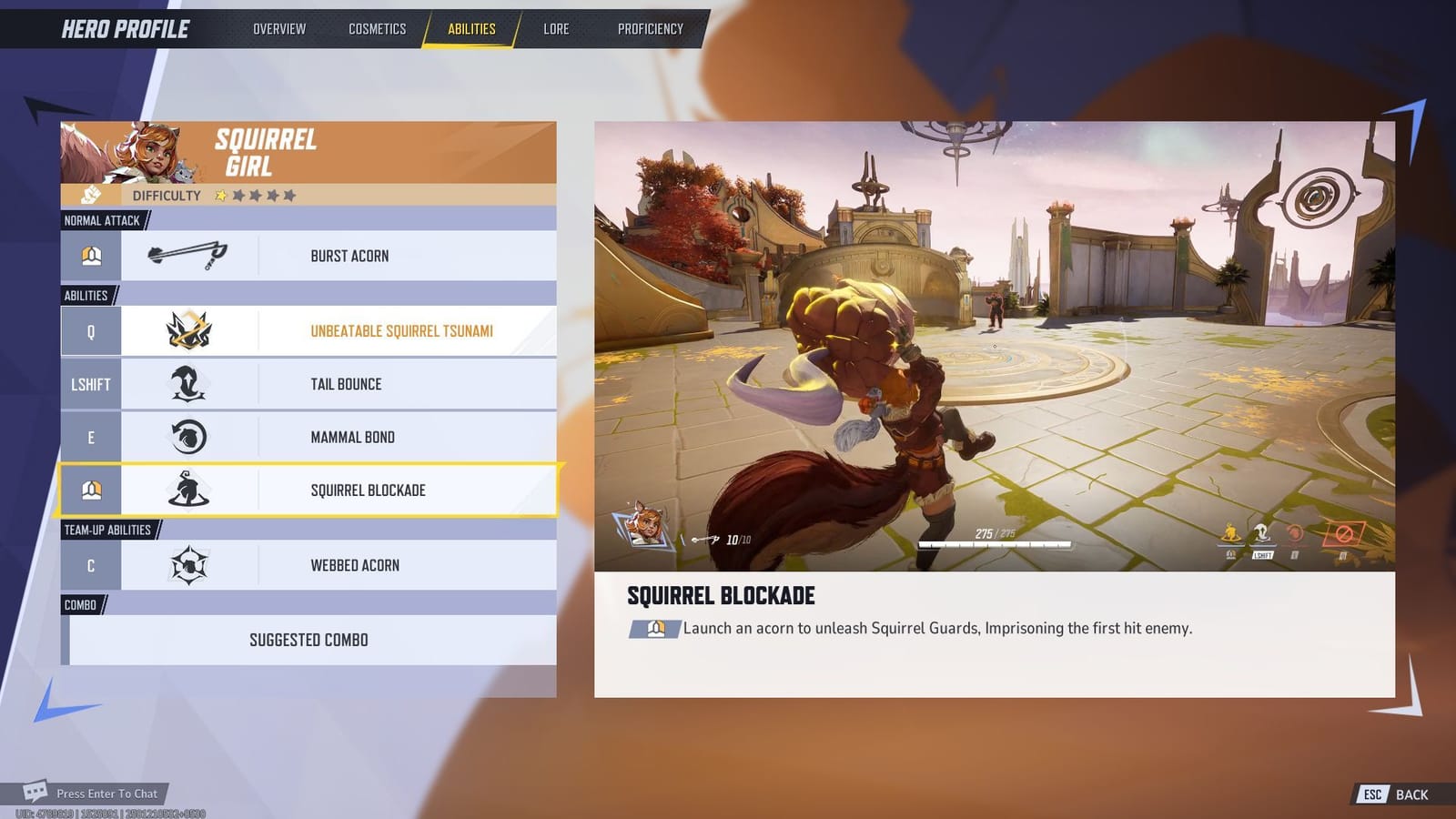This screenshot has height=819, width=1456.
Task: Click the acorn ammo icon near the 10/10 counter
Action: 703,539
